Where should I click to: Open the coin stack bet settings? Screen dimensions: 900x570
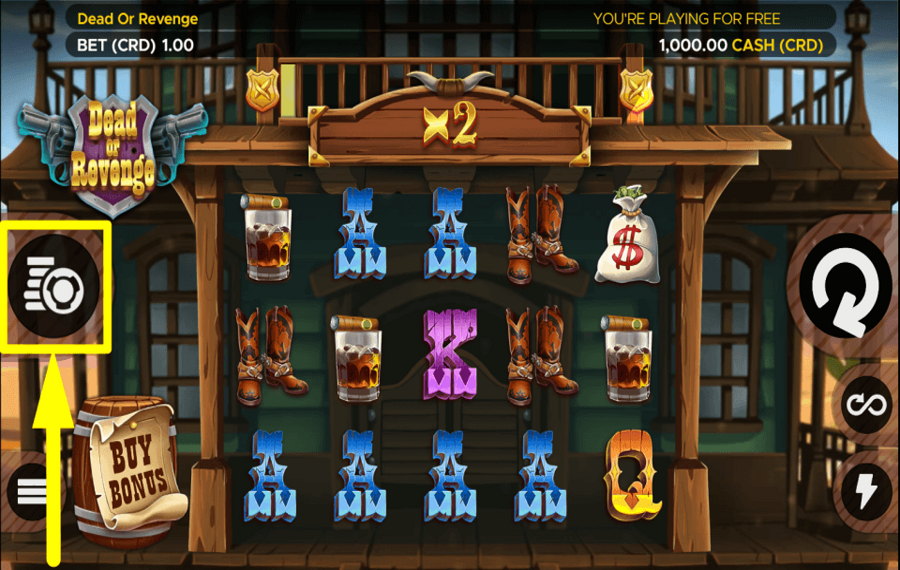tap(56, 287)
